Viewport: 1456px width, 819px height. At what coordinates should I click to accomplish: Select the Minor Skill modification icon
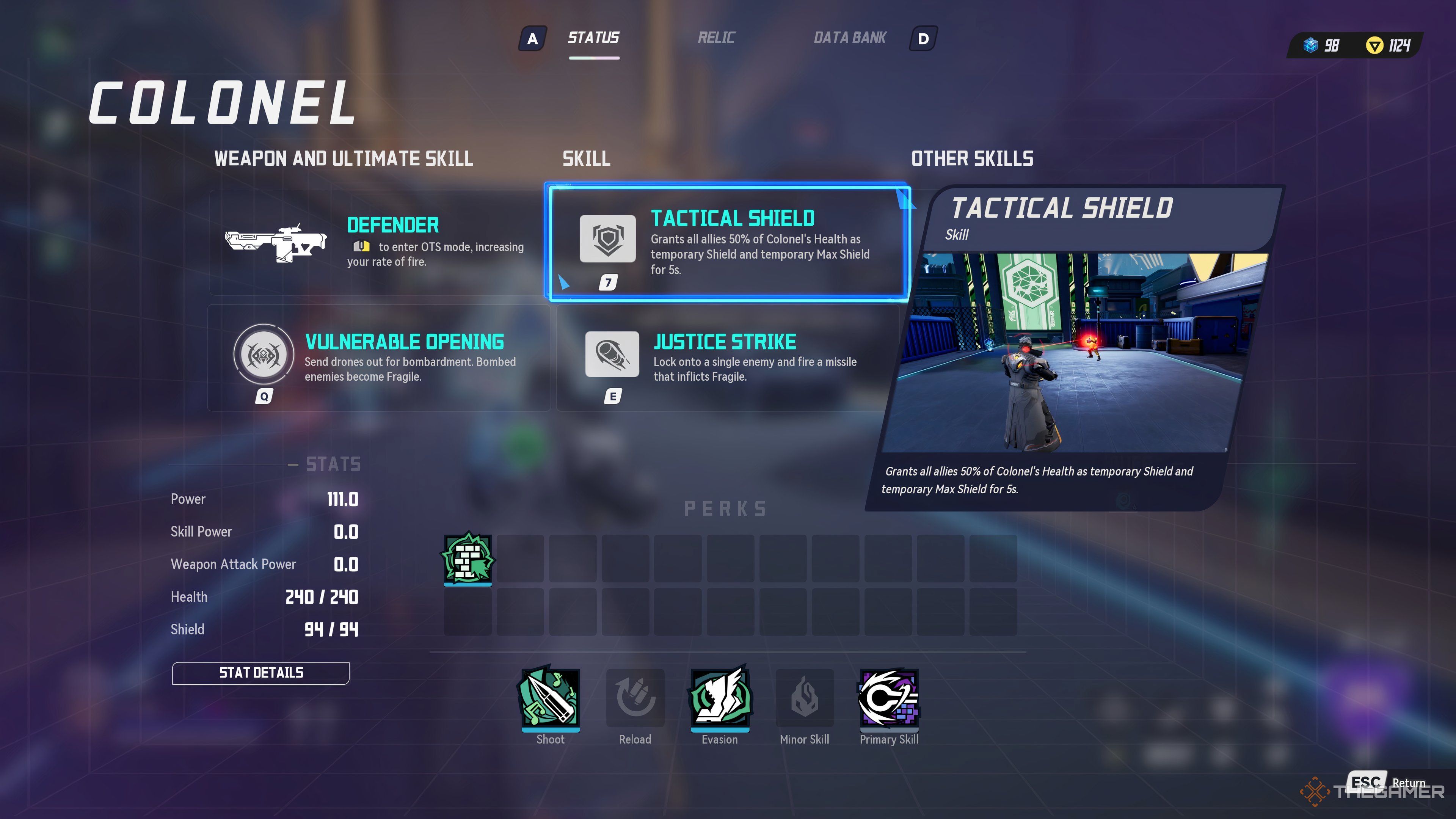point(804,698)
